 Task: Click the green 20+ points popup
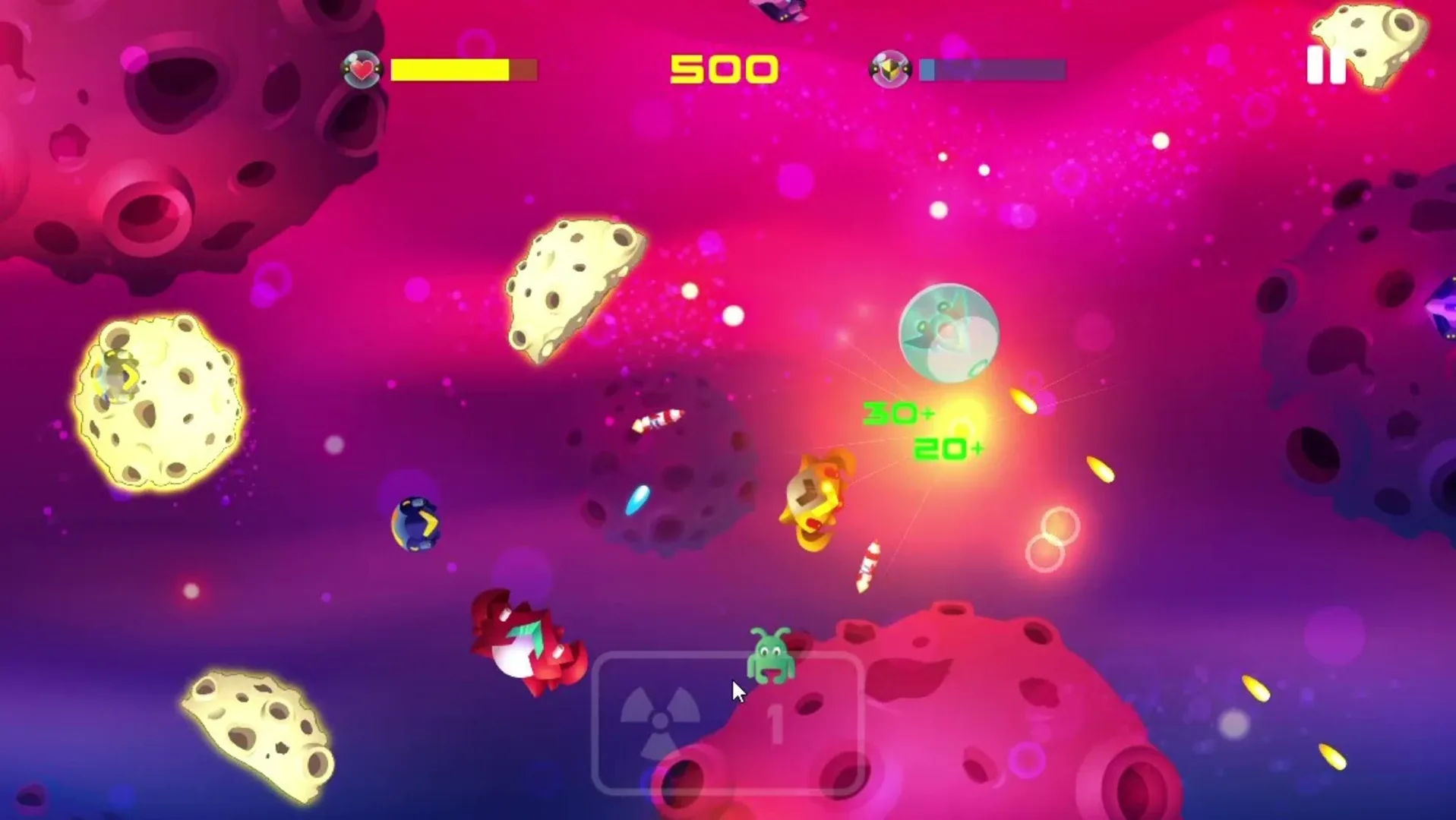[948, 448]
